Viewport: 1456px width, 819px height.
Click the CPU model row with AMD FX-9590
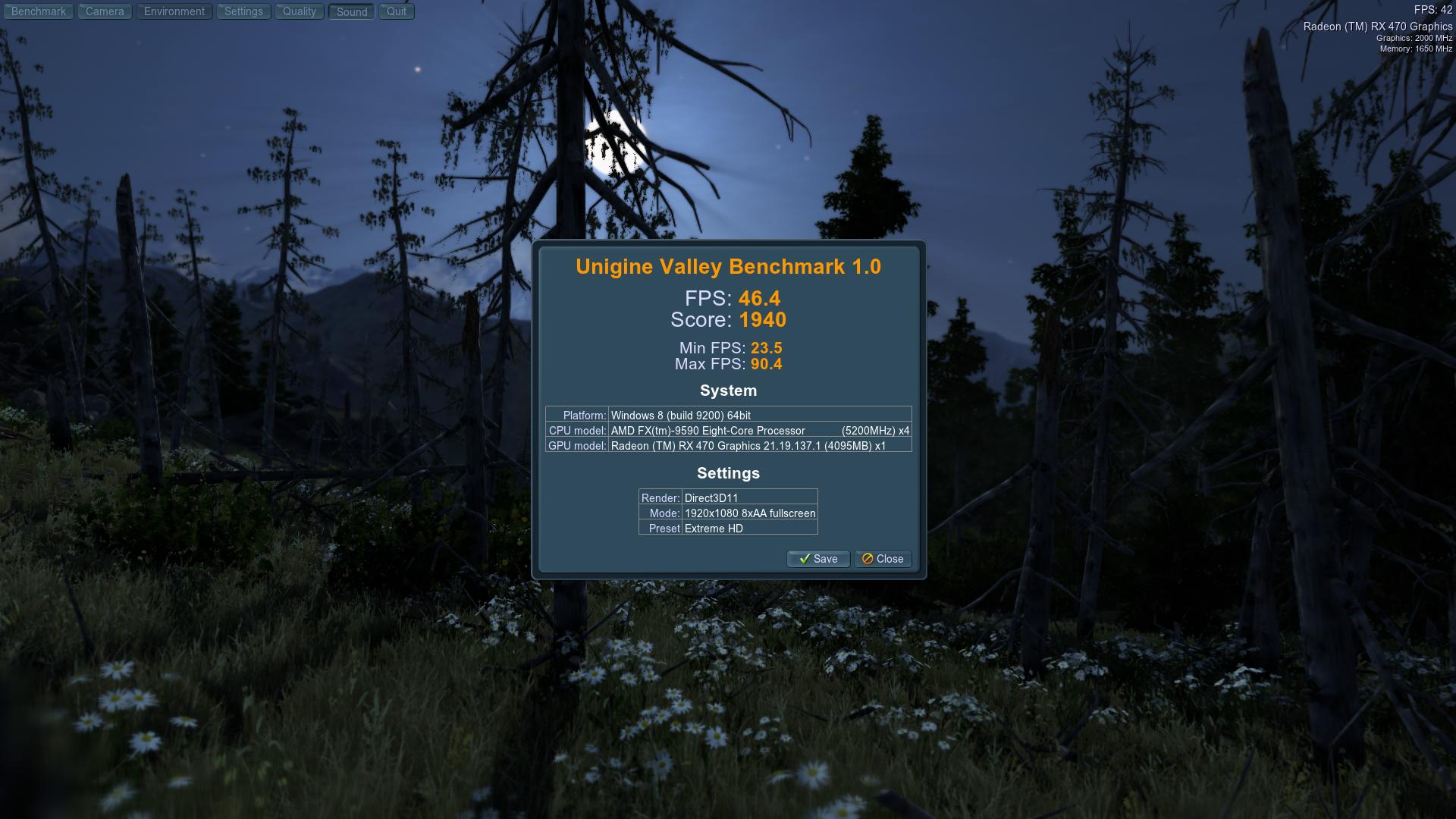tap(726, 430)
